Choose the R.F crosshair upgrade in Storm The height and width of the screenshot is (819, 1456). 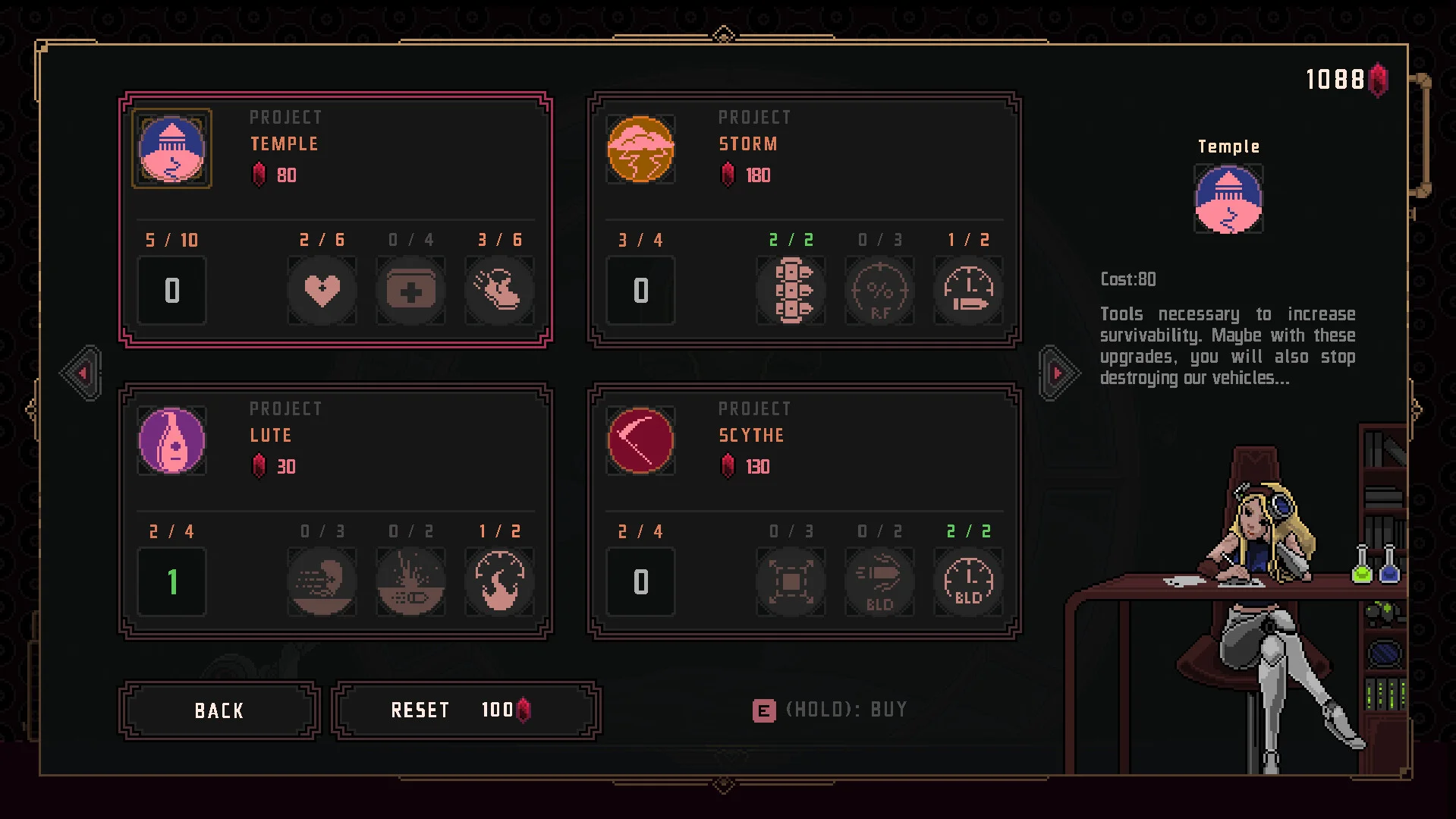(879, 290)
